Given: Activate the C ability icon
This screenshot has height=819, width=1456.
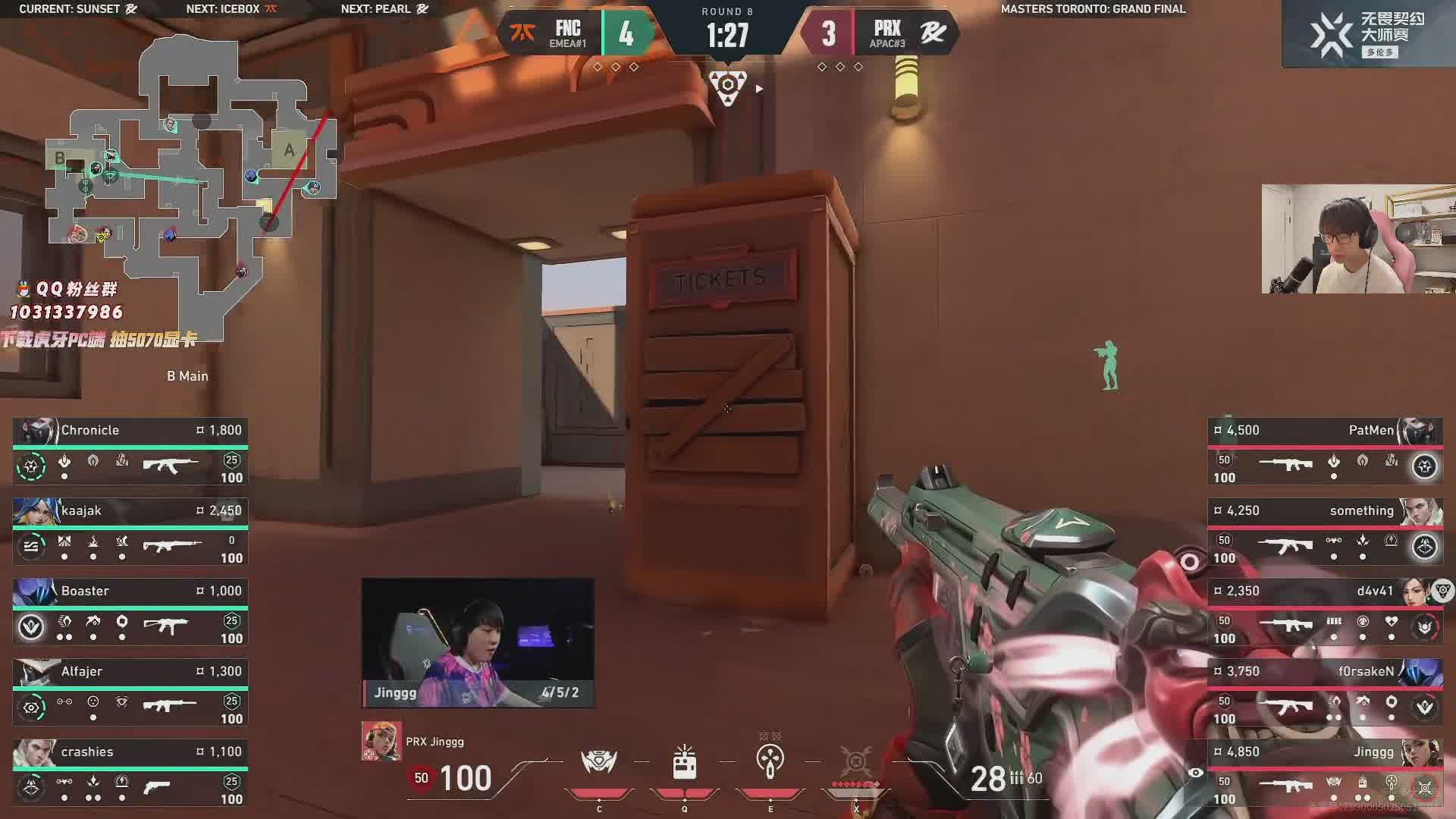Looking at the screenshot, I should 599,762.
